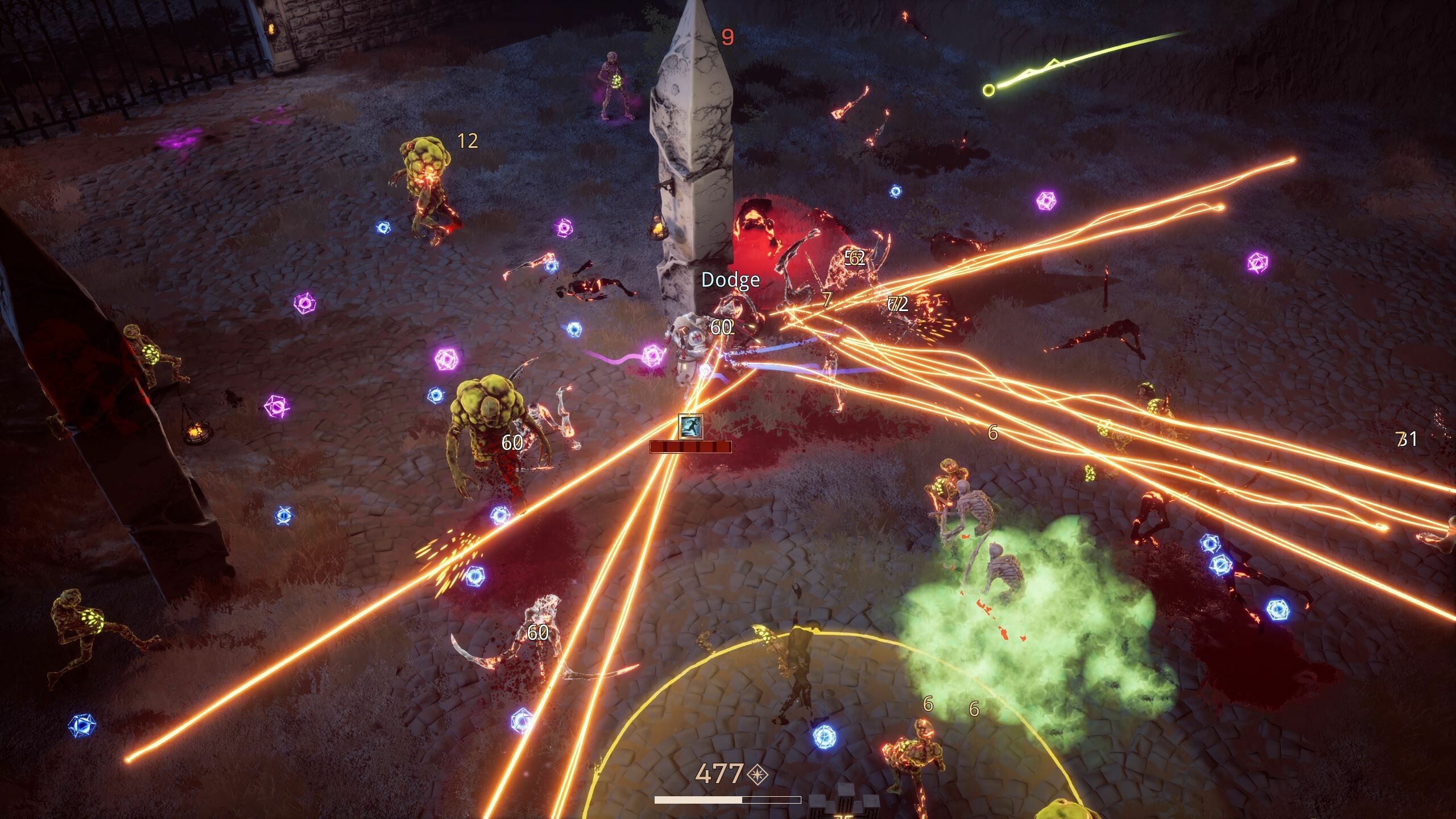Screen dimensions: 1456x819
Task: Click the damage number 12 above the zombie
Action: [x=468, y=140]
